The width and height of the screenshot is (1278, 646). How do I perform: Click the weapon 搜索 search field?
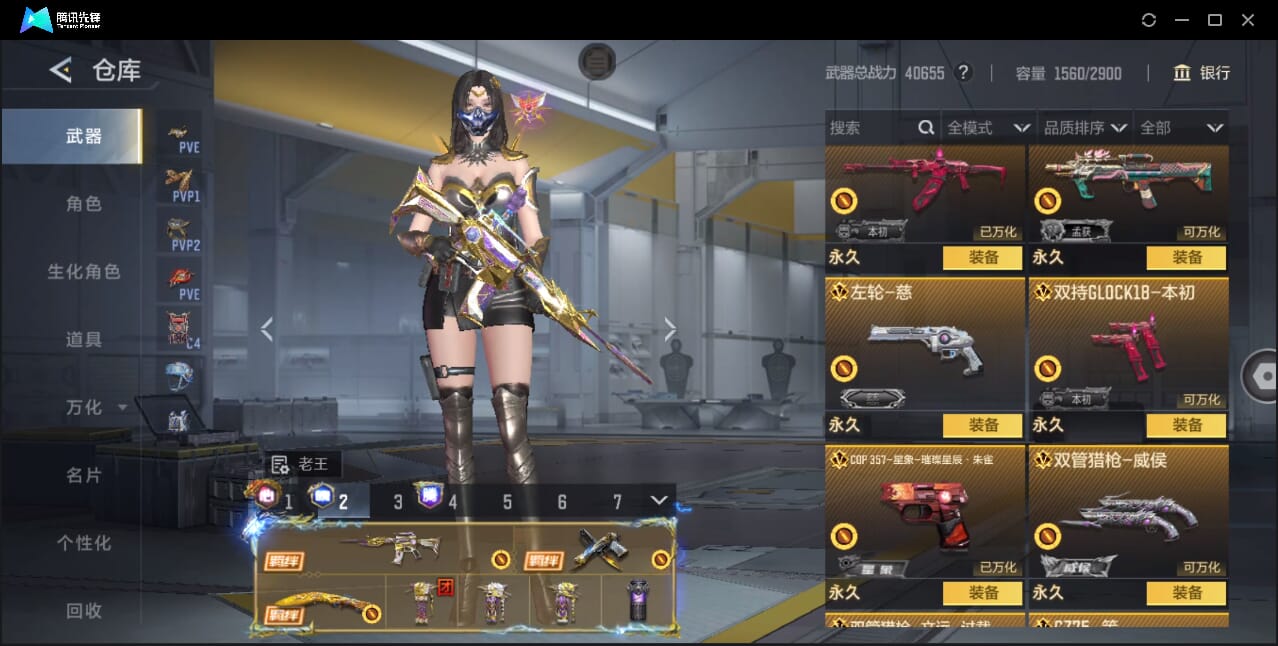(870, 128)
